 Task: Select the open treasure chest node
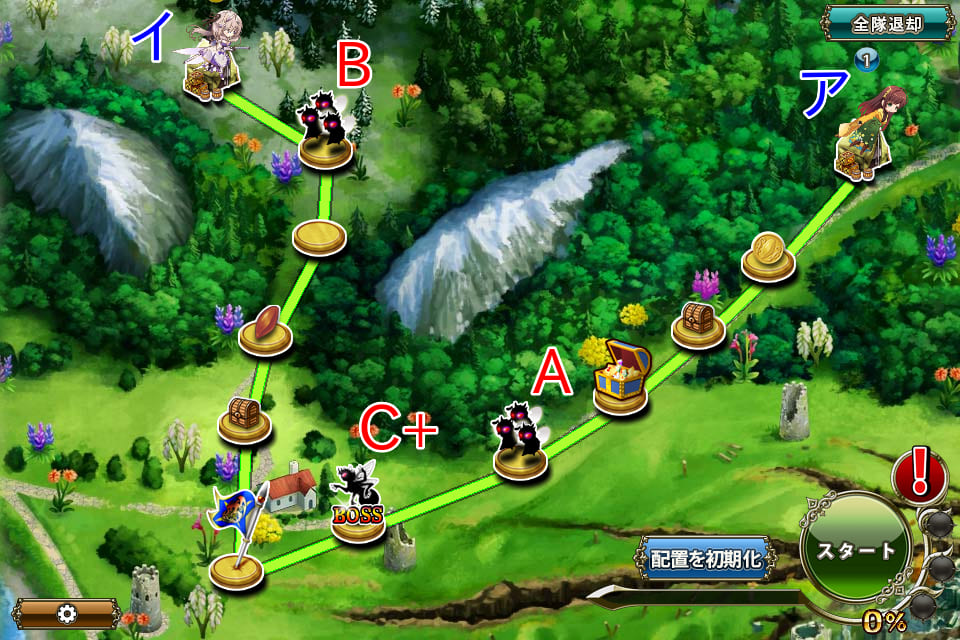[x=622, y=378]
